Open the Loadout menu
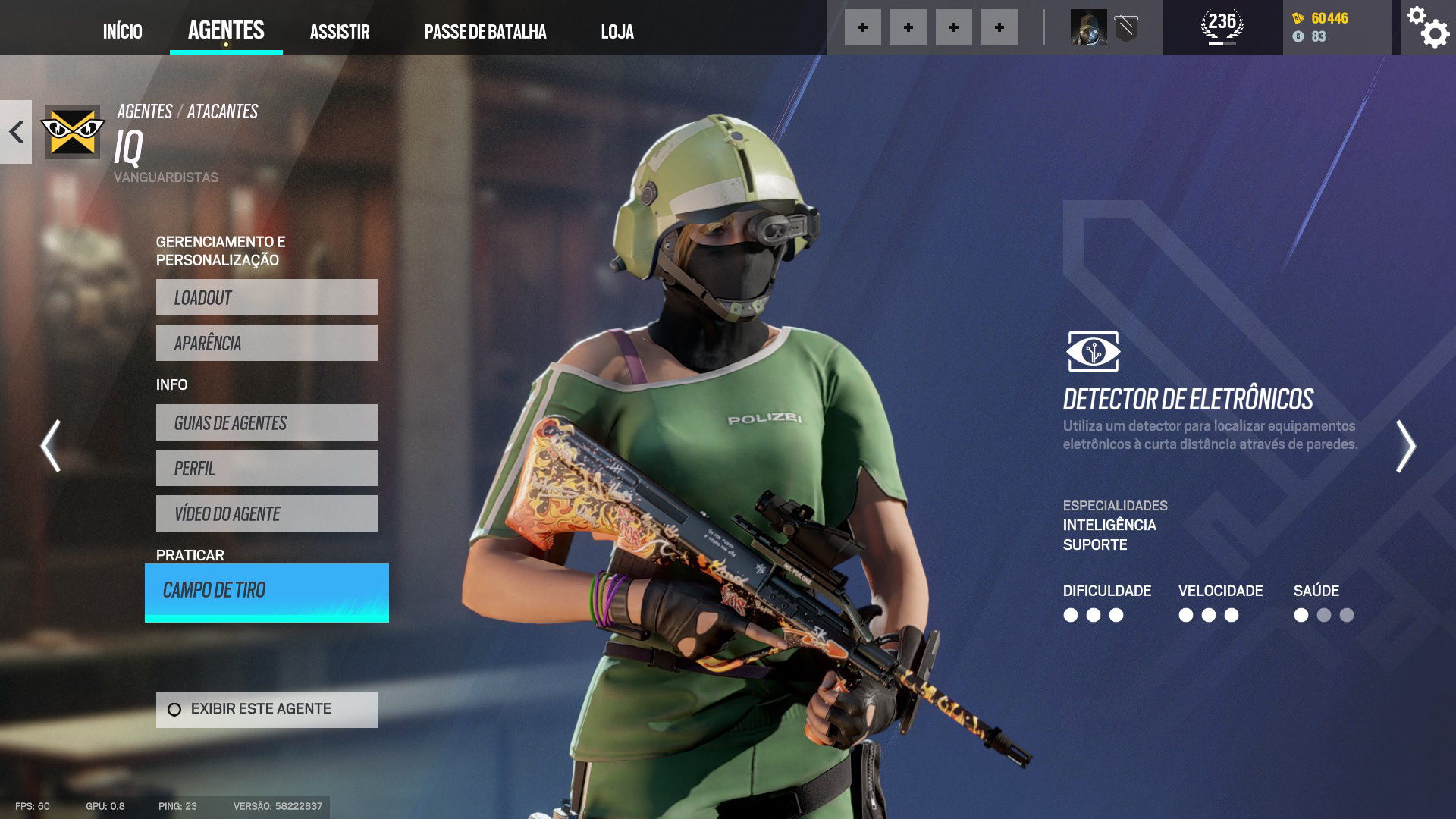This screenshot has height=819, width=1456. pyautogui.click(x=266, y=297)
